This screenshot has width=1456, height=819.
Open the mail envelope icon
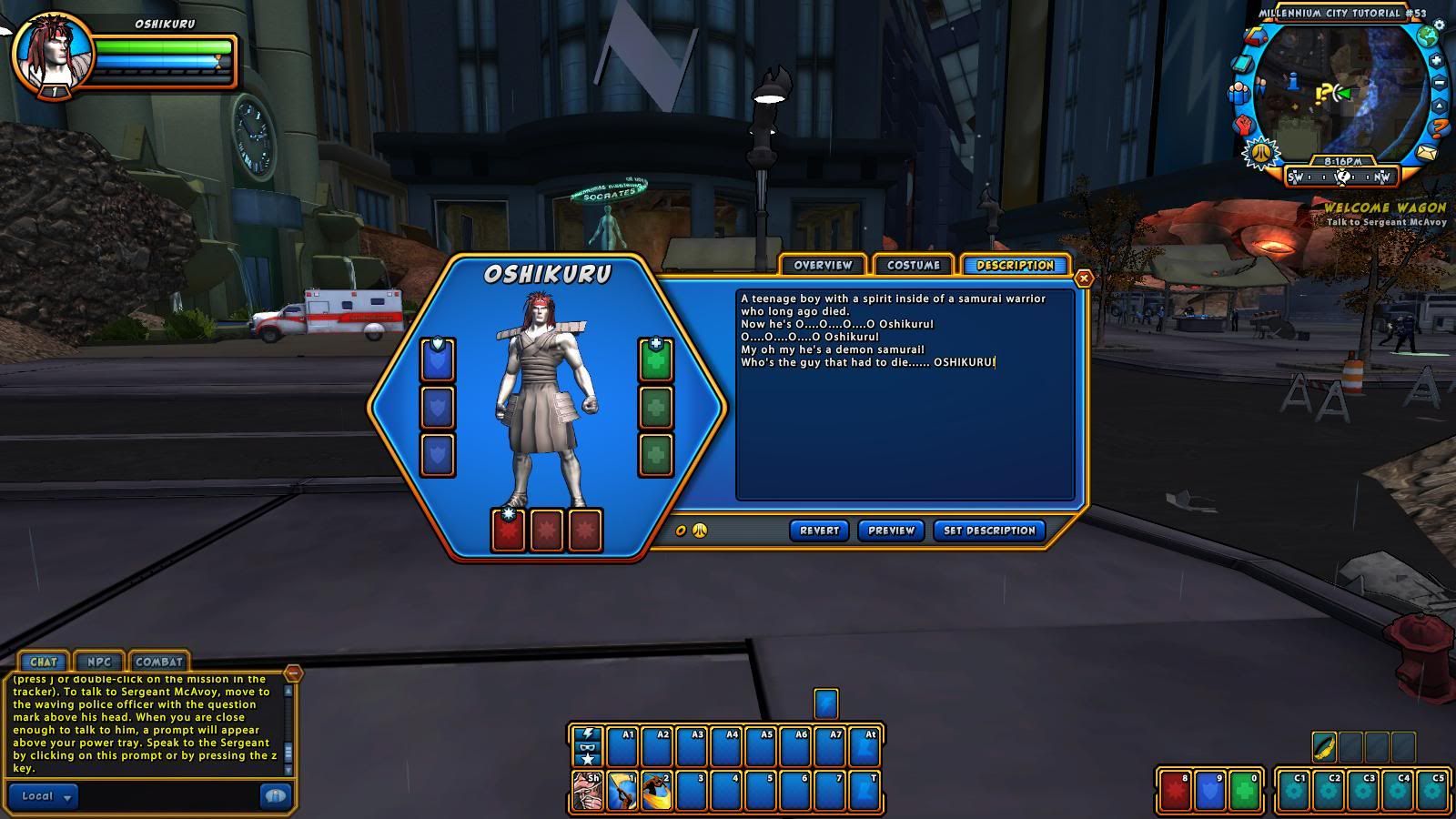(x=1426, y=152)
